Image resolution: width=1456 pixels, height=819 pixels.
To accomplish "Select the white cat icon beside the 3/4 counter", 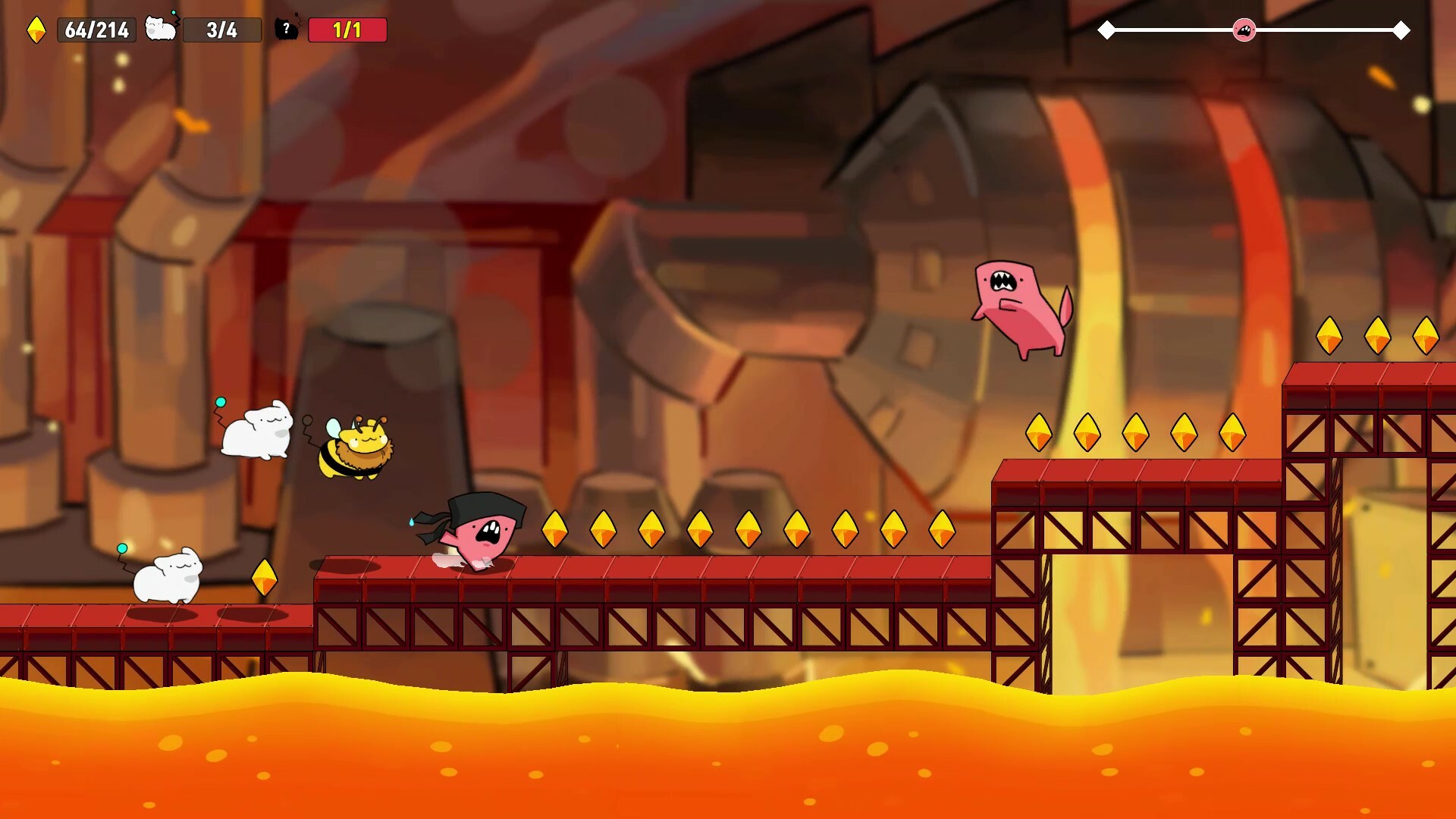I will point(160,30).
